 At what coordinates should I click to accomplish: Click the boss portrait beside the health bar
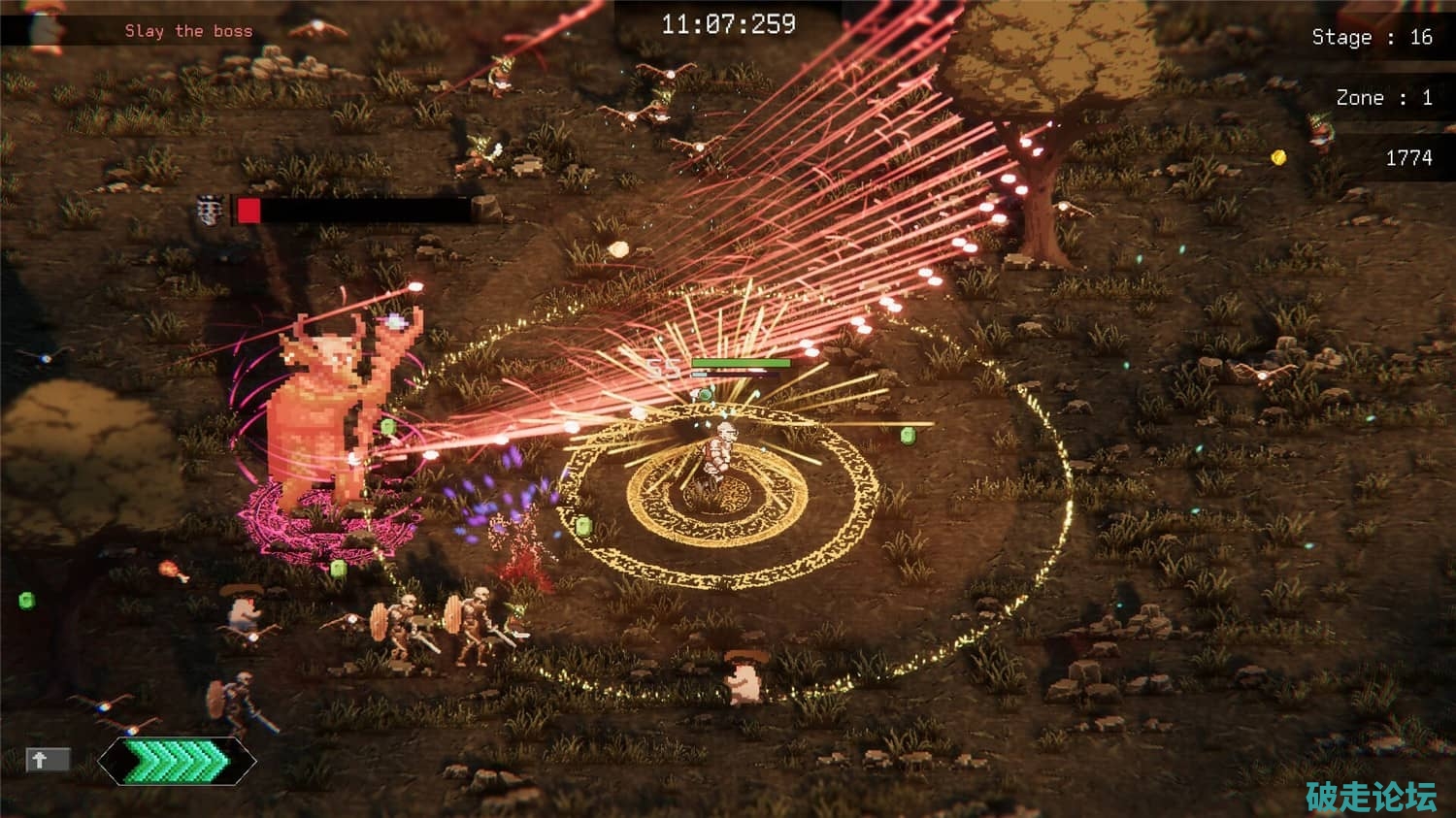point(210,210)
